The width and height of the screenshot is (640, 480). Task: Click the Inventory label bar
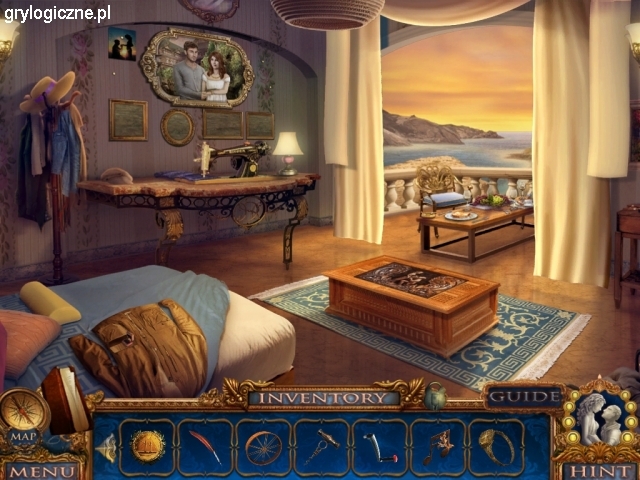tap(324, 397)
